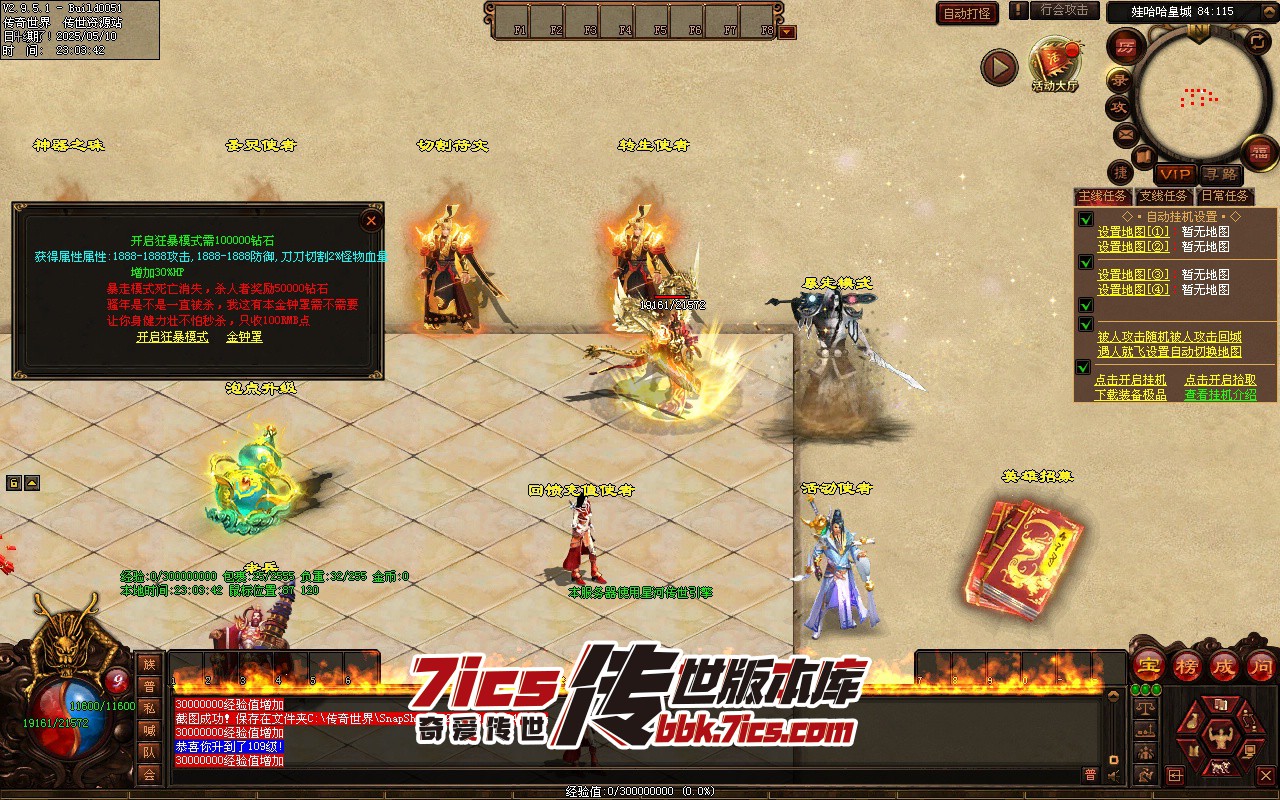The height and width of the screenshot is (800, 1280).
Task: Open the VIP panel
Action: point(1175,174)
